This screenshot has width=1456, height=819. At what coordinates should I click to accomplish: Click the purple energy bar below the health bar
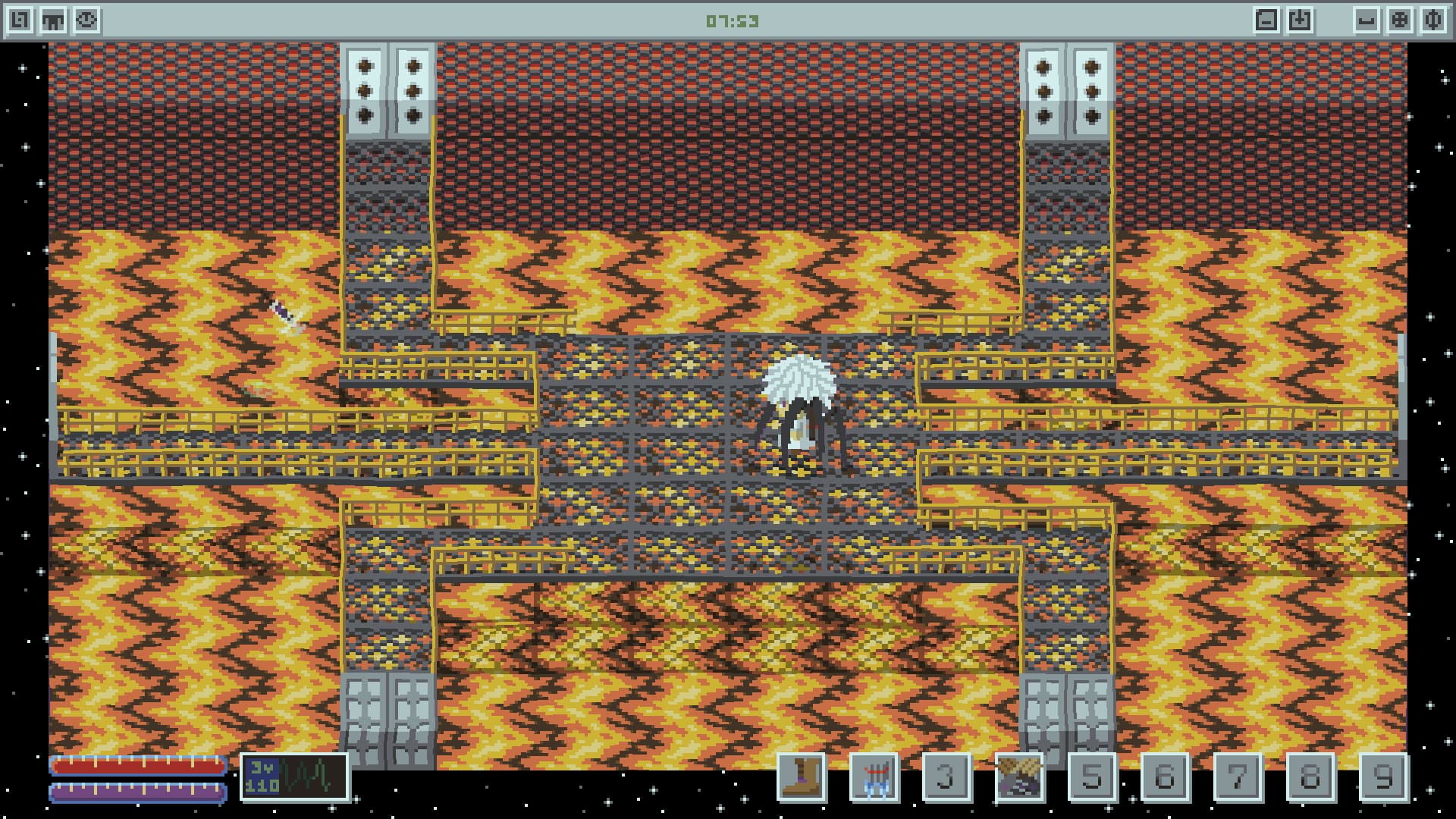(136, 793)
